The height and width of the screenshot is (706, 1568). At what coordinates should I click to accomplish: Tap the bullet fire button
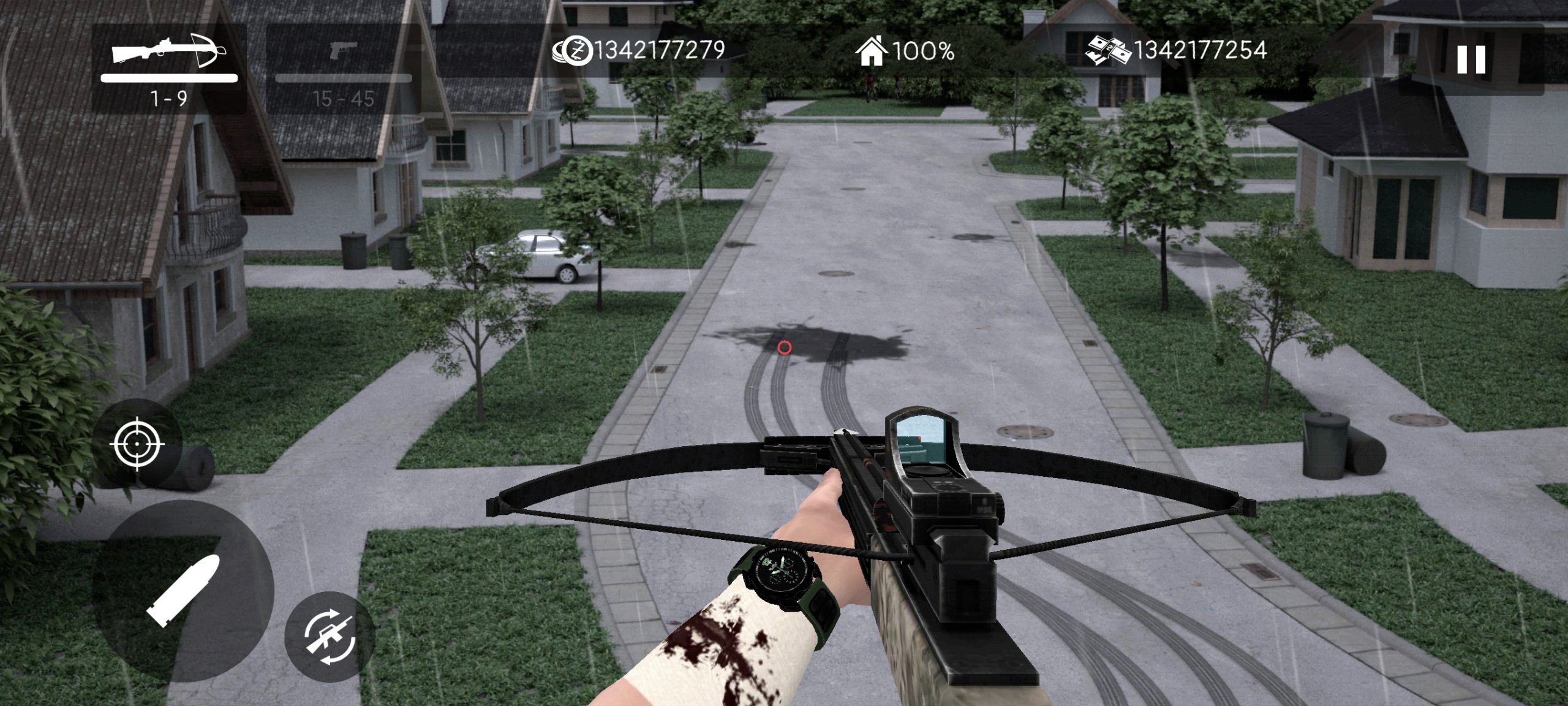pyautogui.click(x=183, y=591)
